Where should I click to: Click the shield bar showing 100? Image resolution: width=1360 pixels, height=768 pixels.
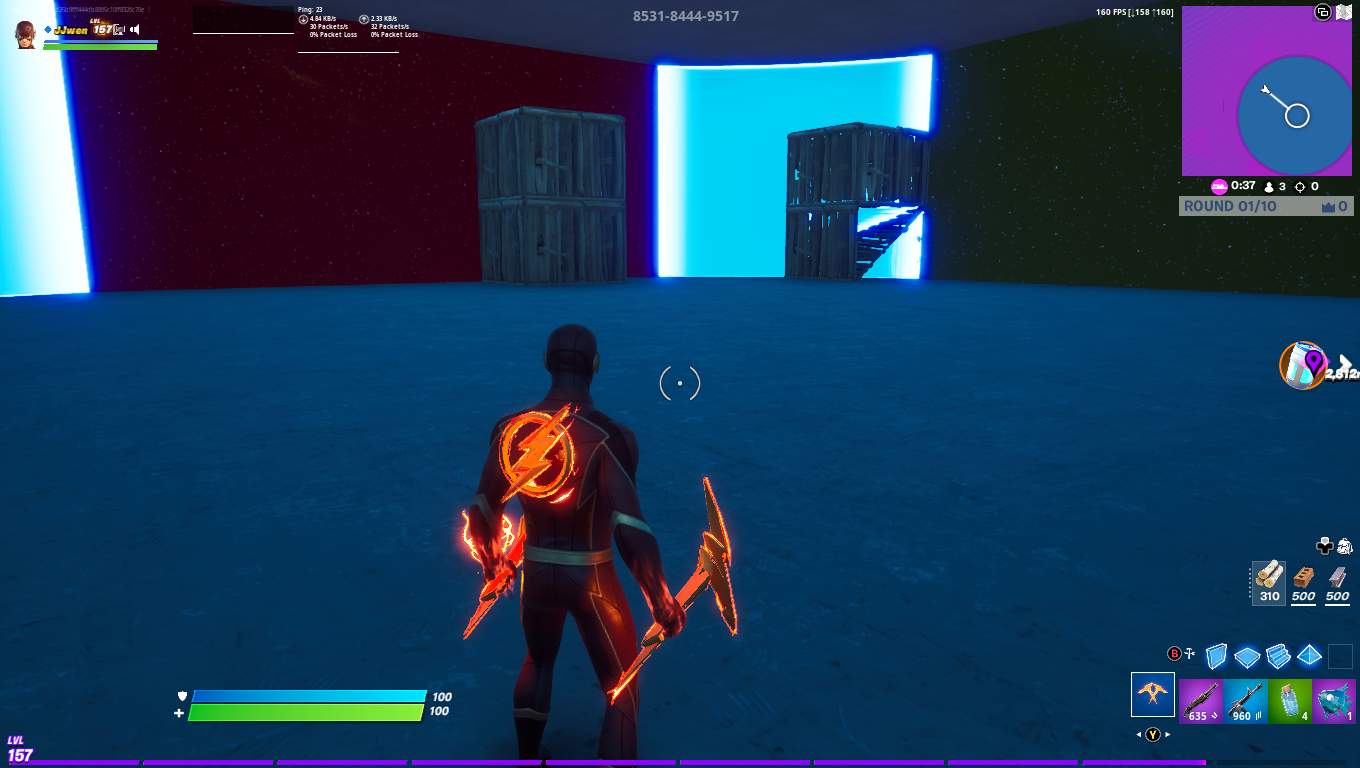[310, 697]
